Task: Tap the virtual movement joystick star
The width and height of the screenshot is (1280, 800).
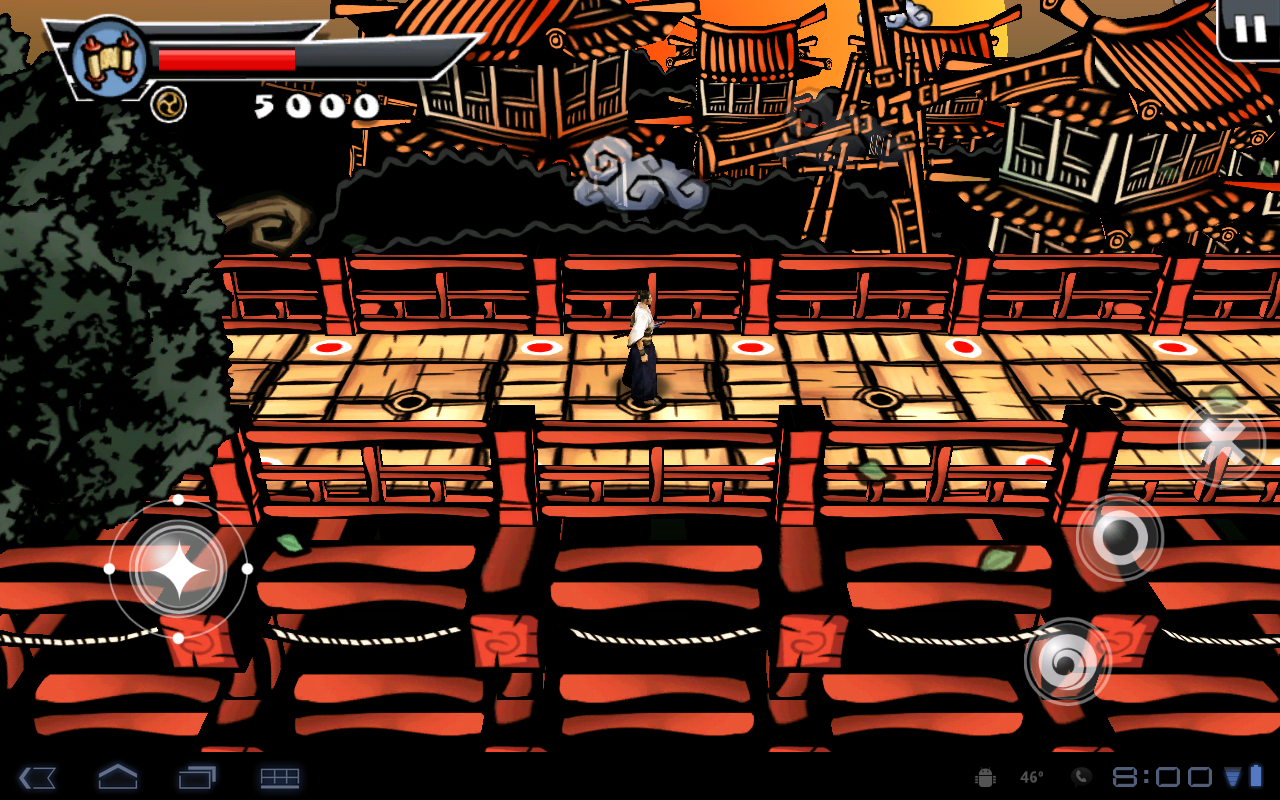Action: pyautogui.click(x=178, y=569)
